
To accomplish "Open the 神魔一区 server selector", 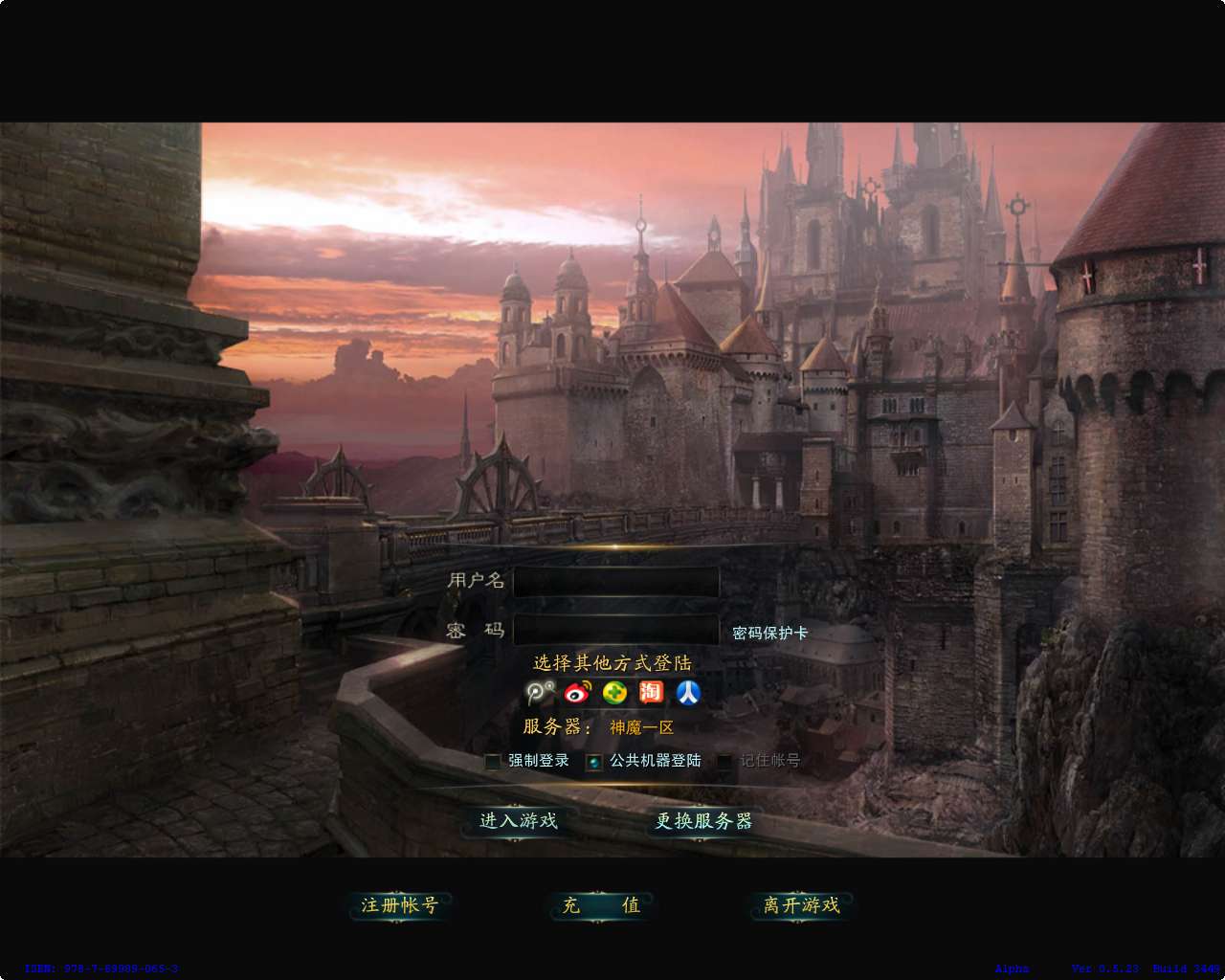I will [x=641, y=727].
